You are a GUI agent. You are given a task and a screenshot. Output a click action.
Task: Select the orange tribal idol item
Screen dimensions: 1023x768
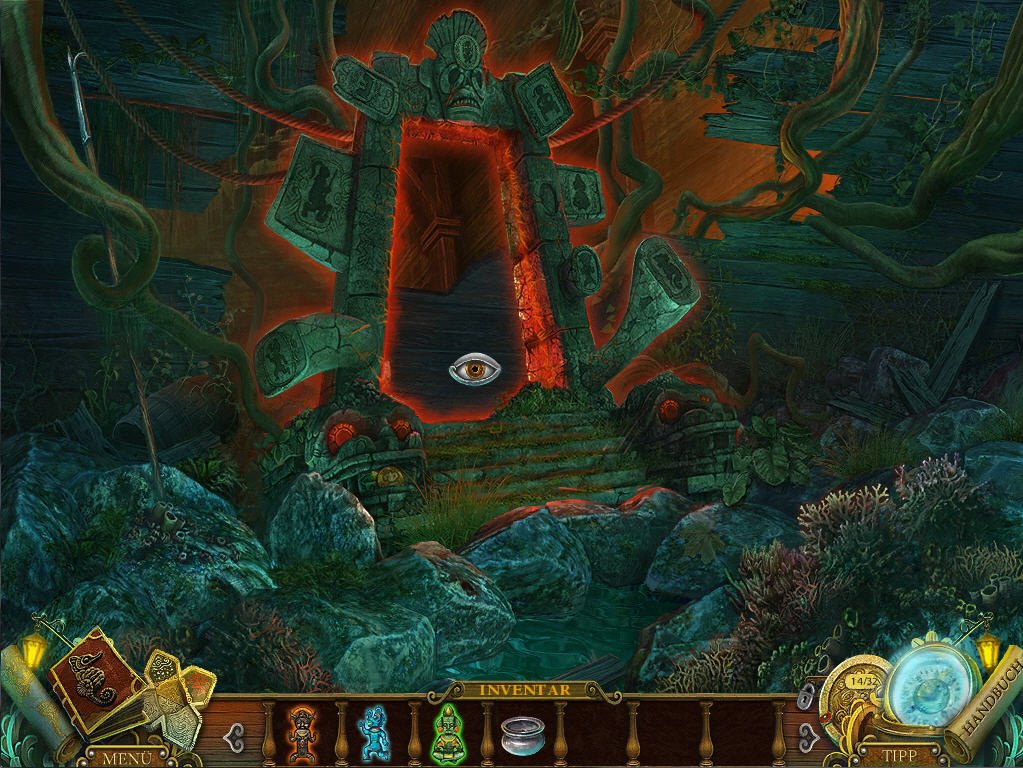[301, 733]
